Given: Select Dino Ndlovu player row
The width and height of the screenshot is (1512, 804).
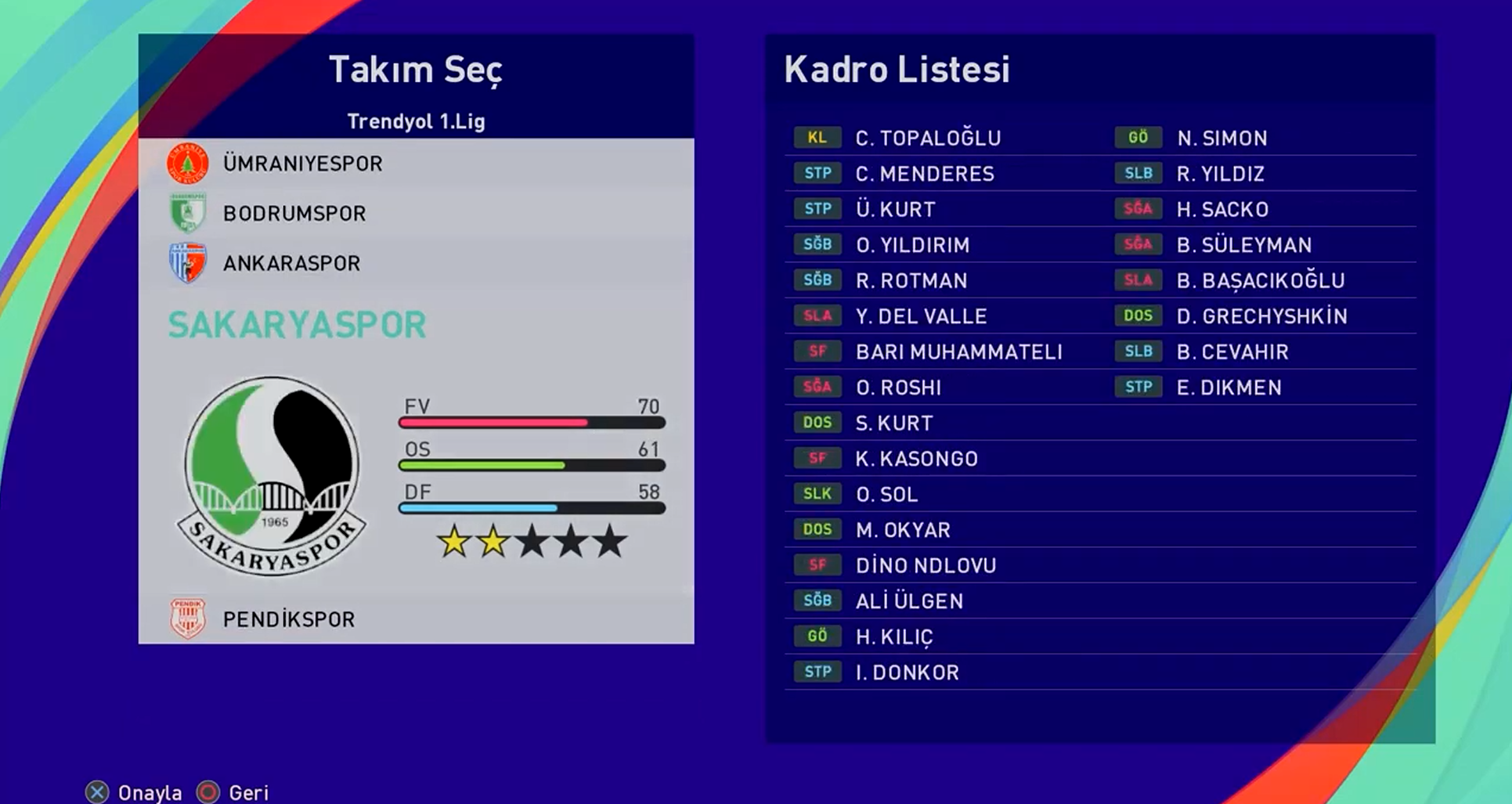Looking at the screenshot, I should (926, 565).
